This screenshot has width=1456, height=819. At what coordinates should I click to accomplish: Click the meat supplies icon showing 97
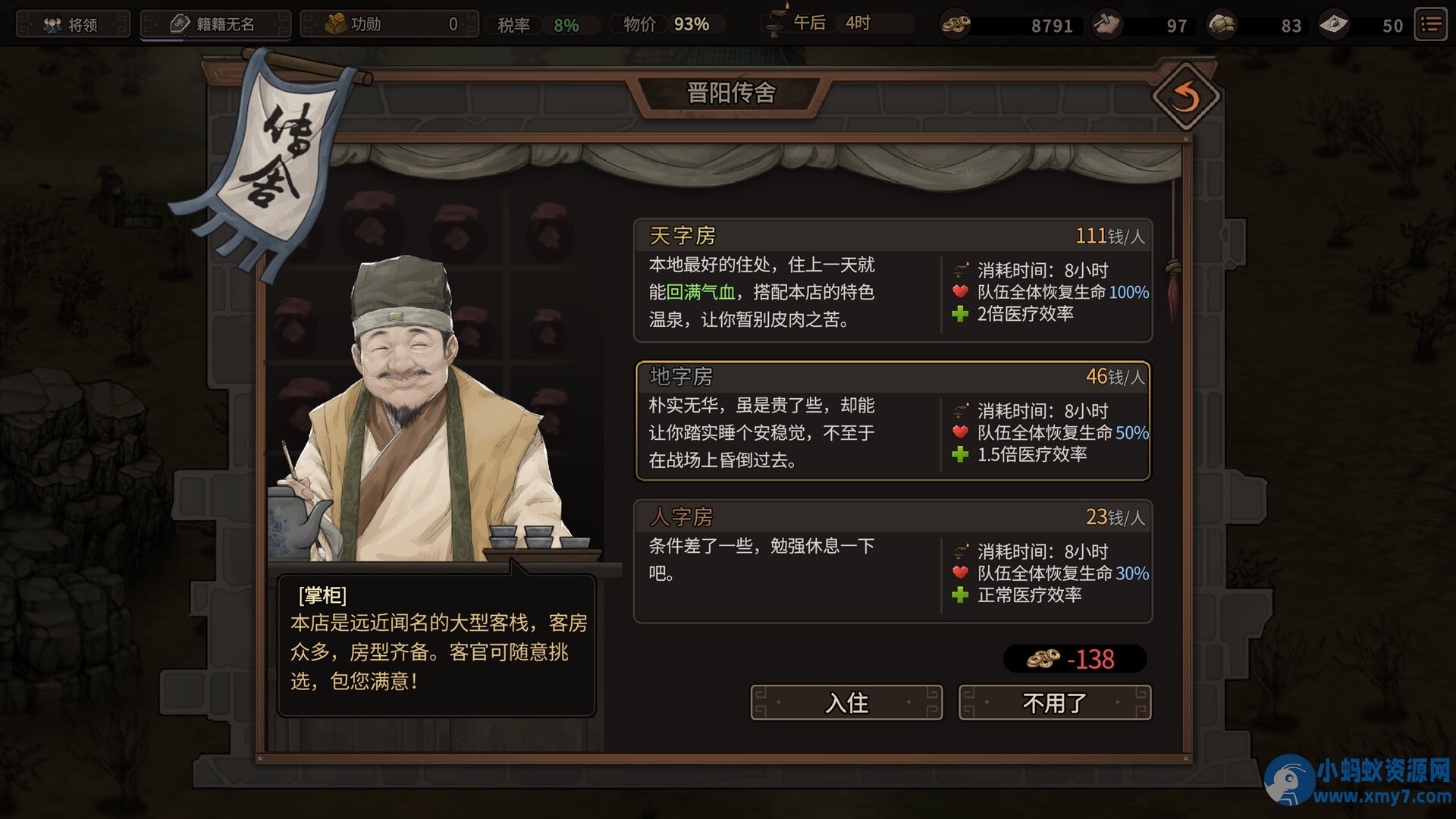tap(1106, 24)
